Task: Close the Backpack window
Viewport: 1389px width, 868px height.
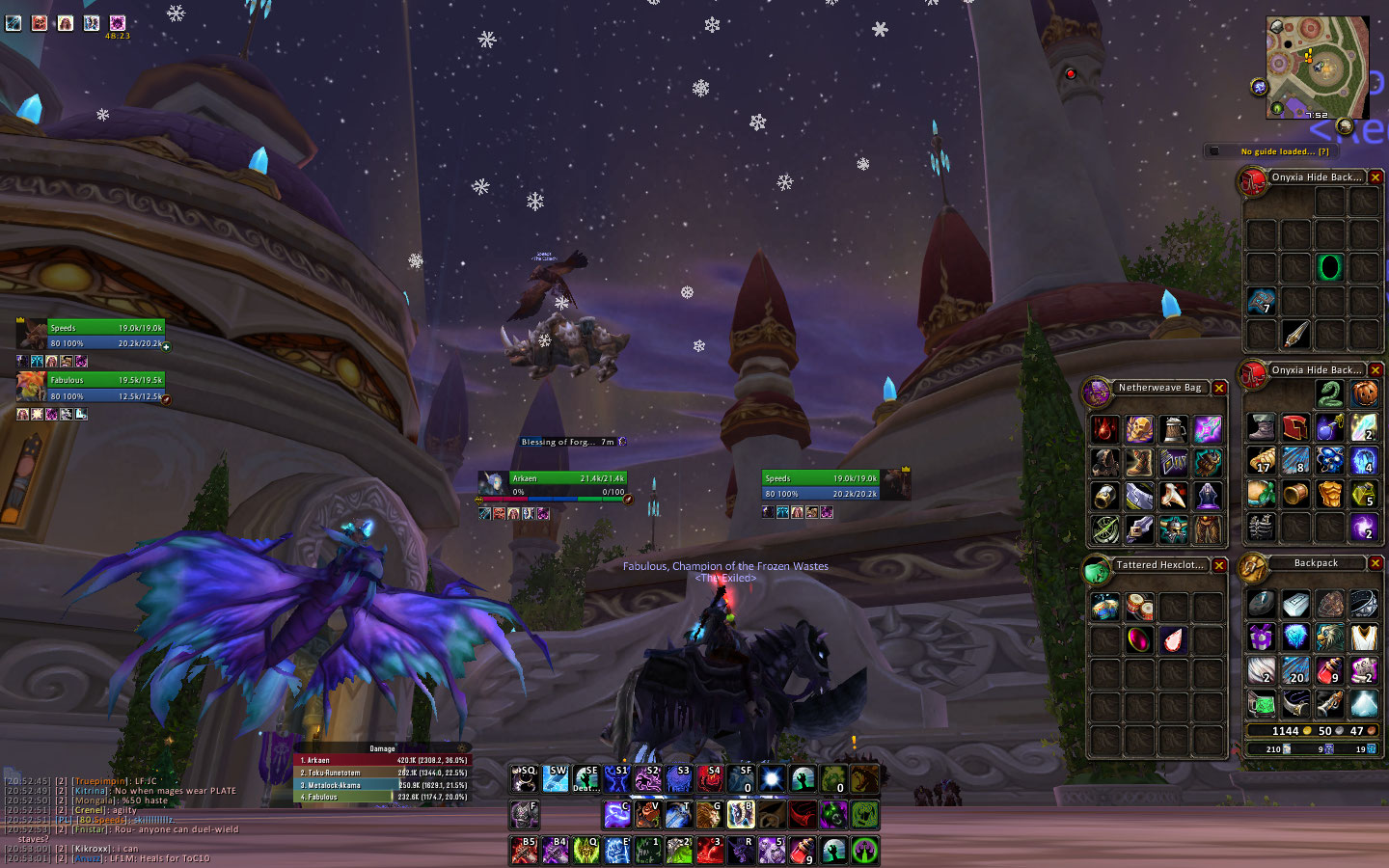Action: click(1375, 563)
